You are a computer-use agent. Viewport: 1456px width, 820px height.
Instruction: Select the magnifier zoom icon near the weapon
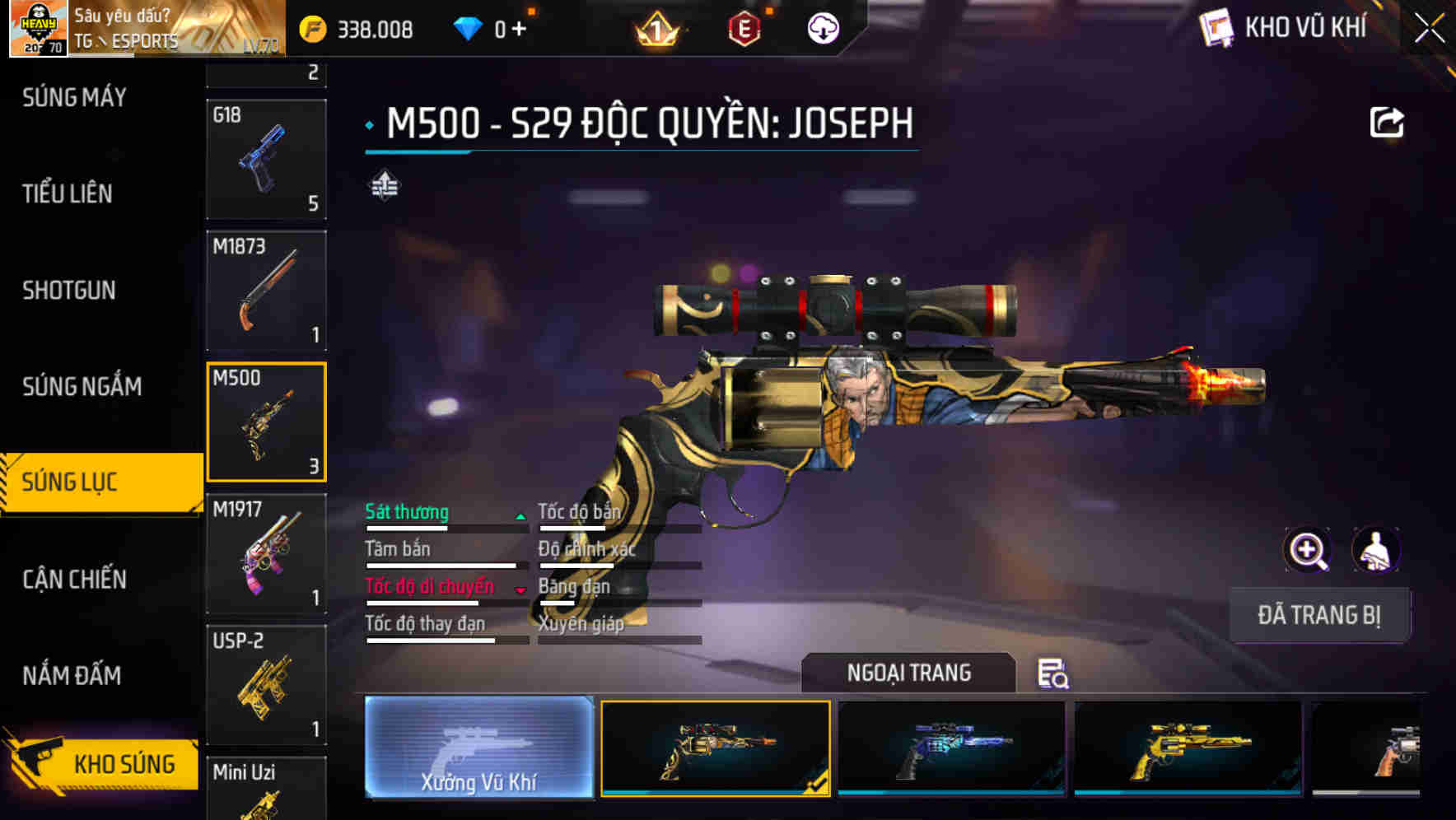point(1309,550)
